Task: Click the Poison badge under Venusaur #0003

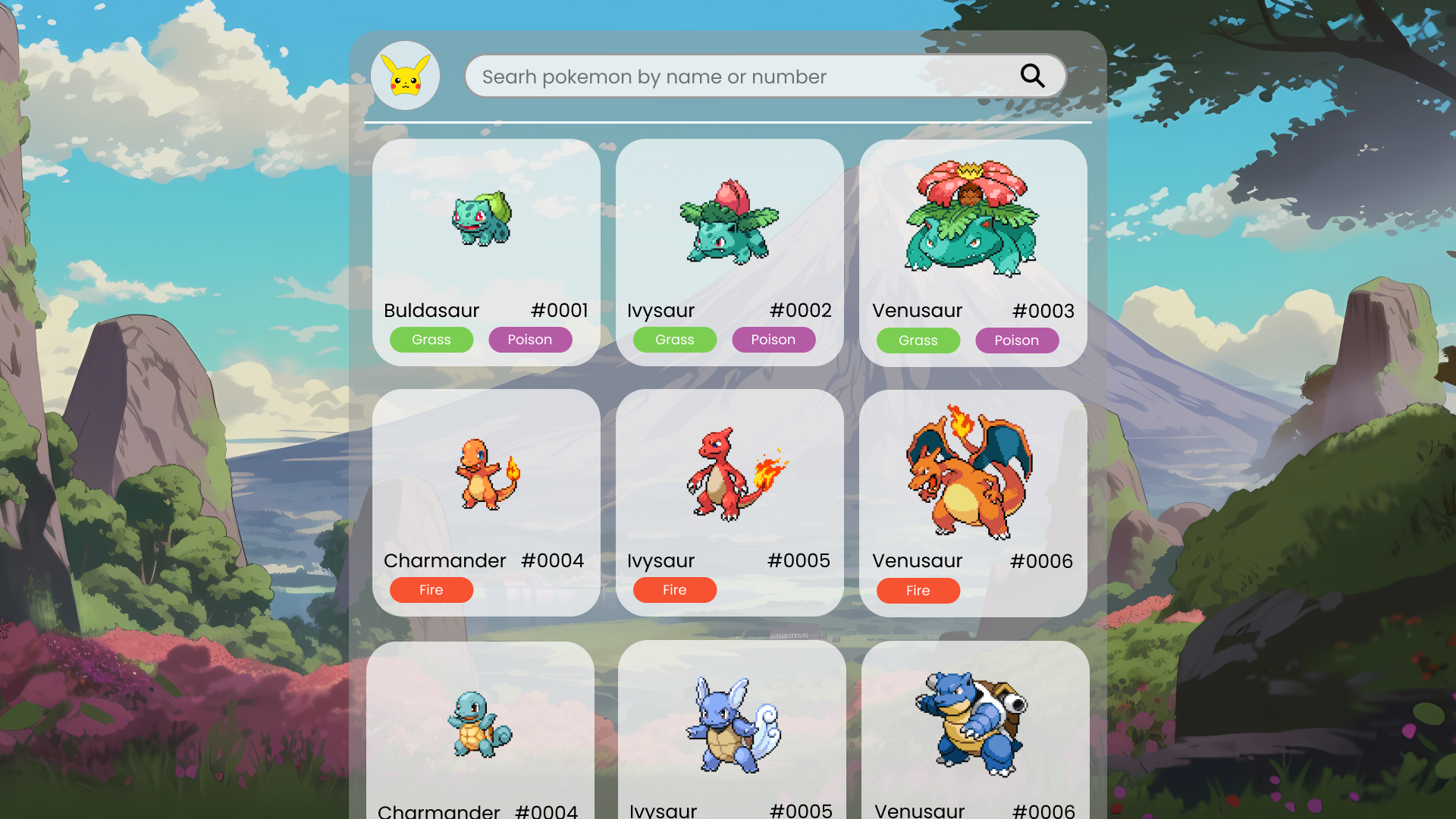Action: click(x=1017, y=340)
